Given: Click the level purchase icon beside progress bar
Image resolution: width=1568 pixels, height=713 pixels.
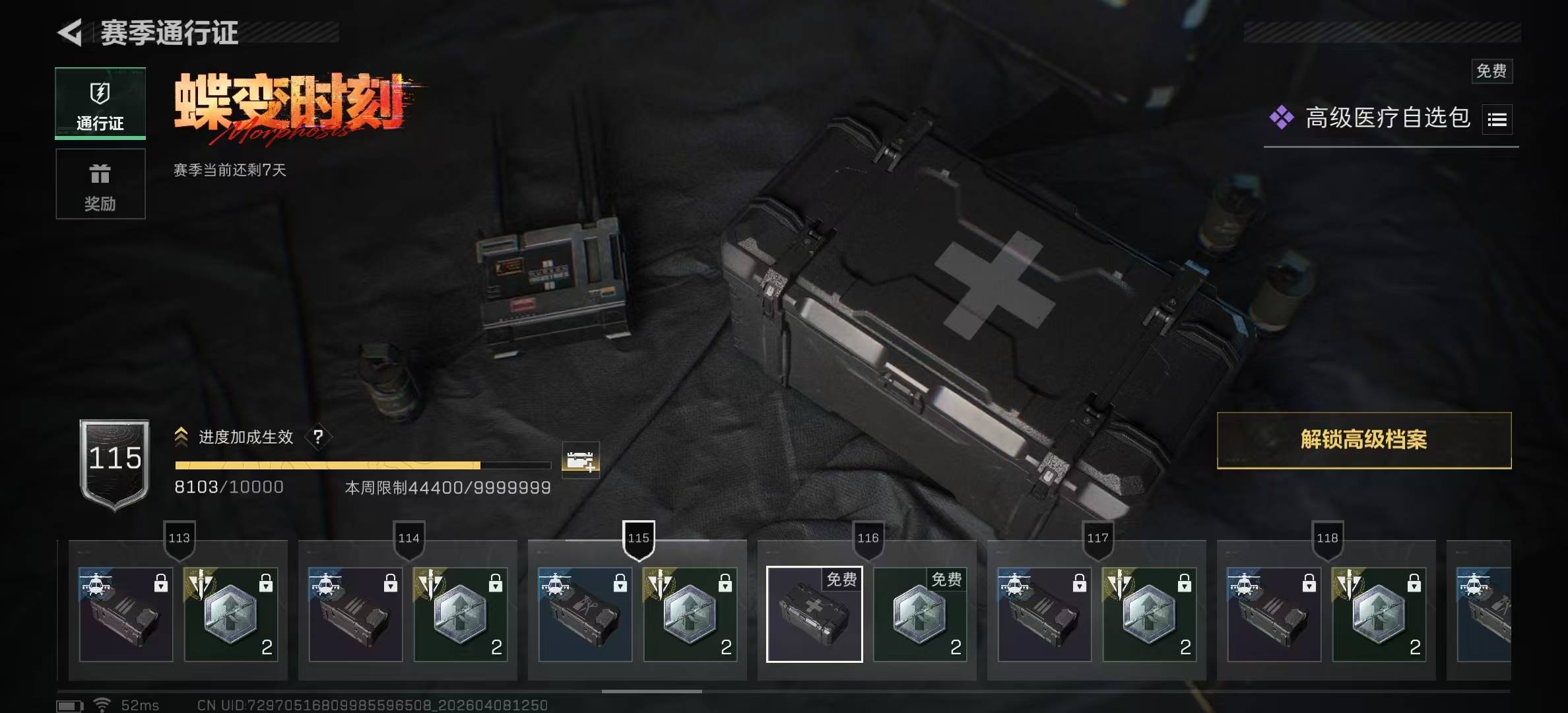Looking at the screenshot, I should point(580,459).
